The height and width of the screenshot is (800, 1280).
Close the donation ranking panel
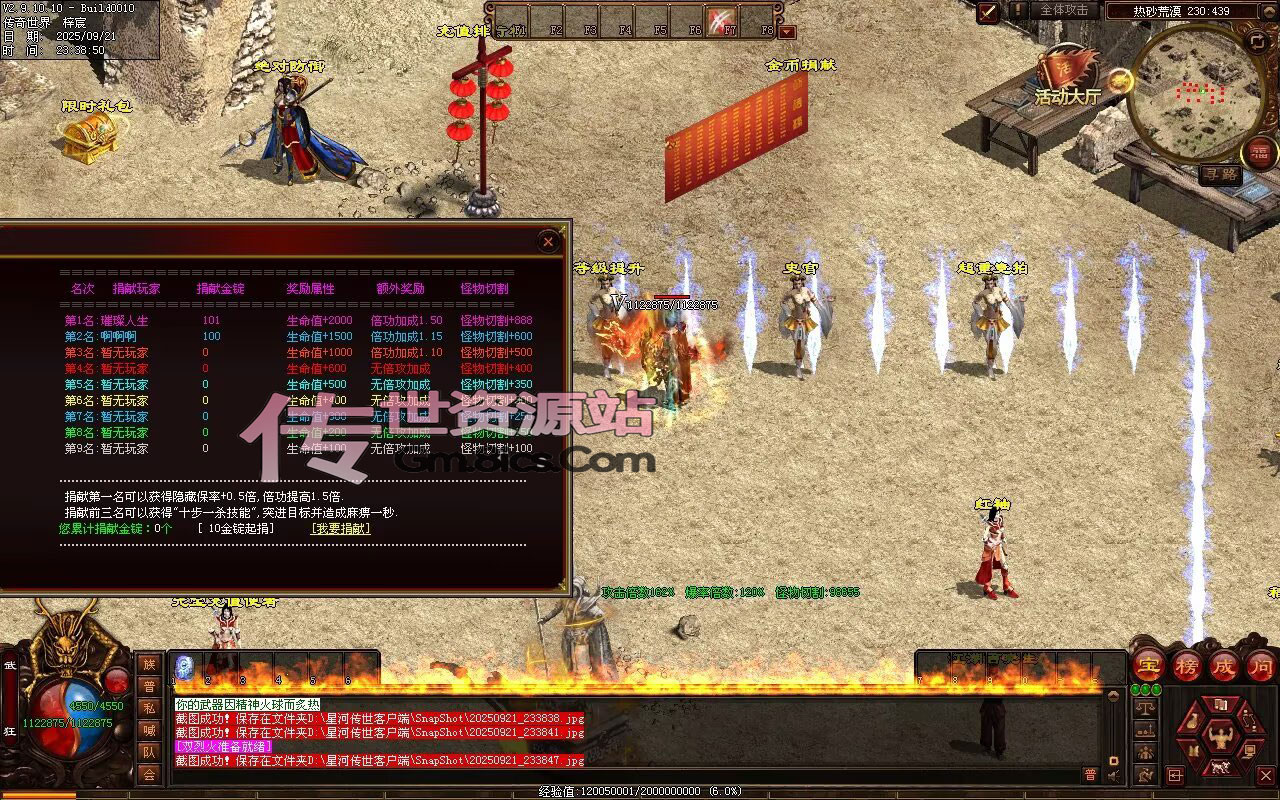click(x=547, y=241)
